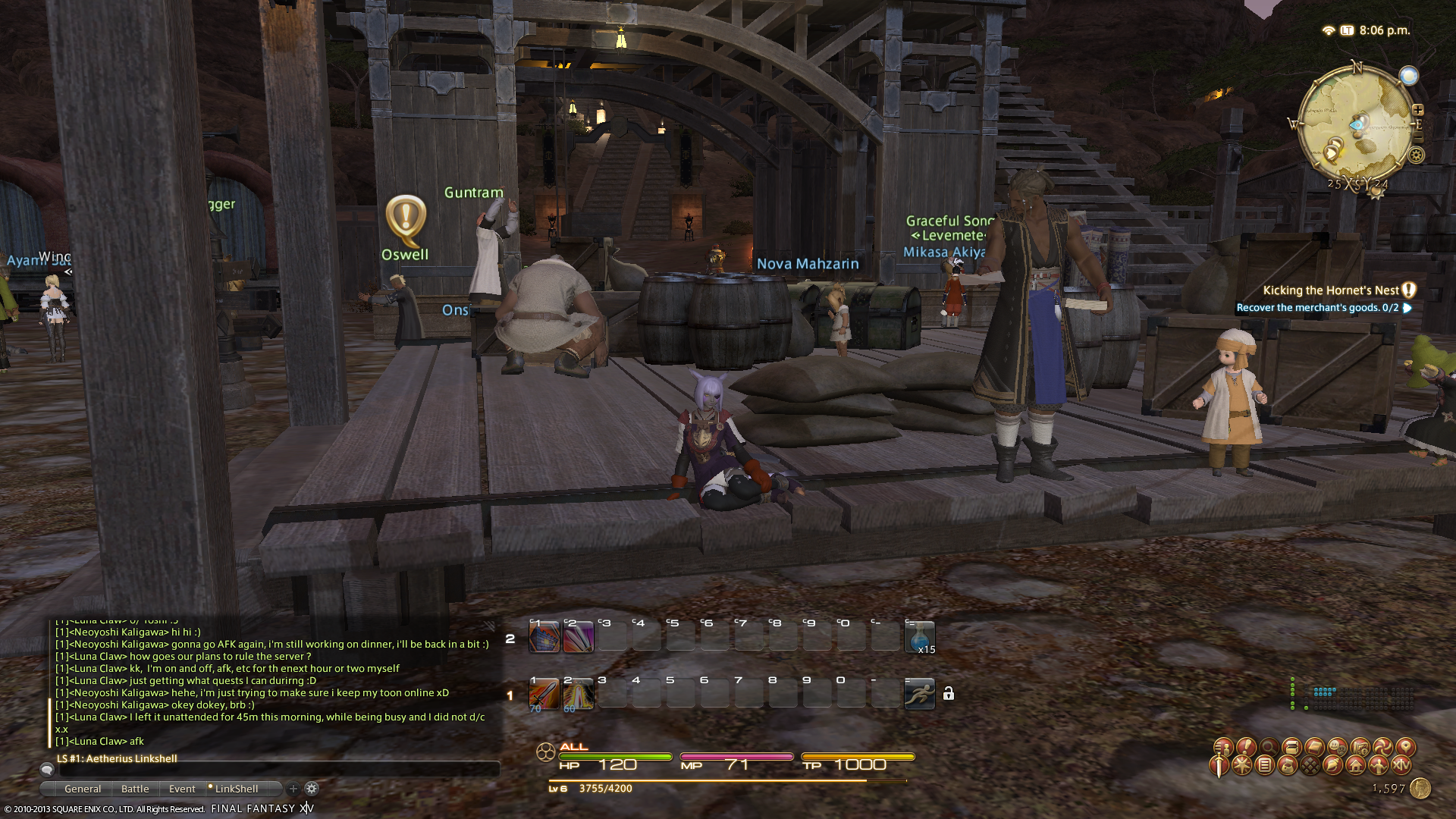The image size is (1456, 819).
Task: Toggle the hotbar padlock
Action: coord(949,694)
